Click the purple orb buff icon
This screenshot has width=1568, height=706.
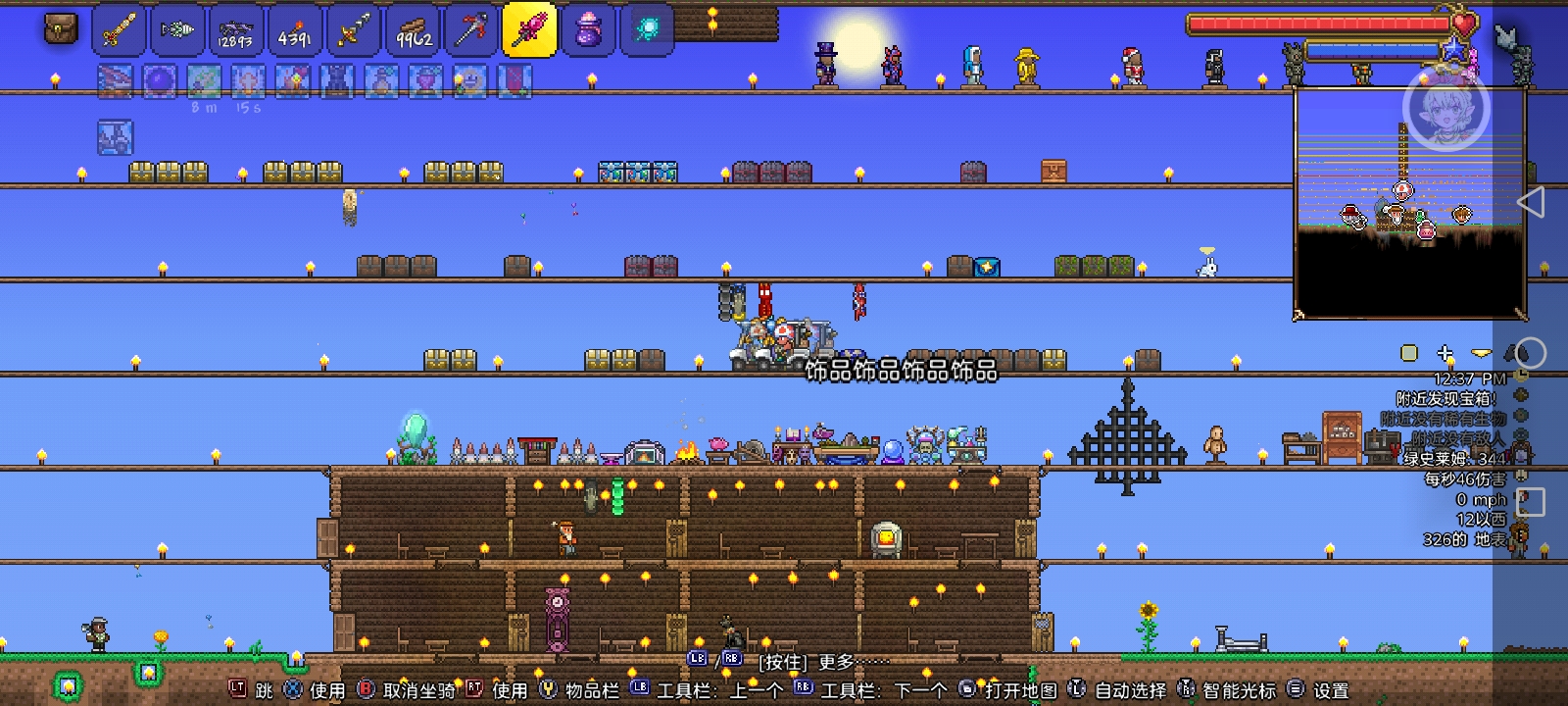click(x=160, y=81)
